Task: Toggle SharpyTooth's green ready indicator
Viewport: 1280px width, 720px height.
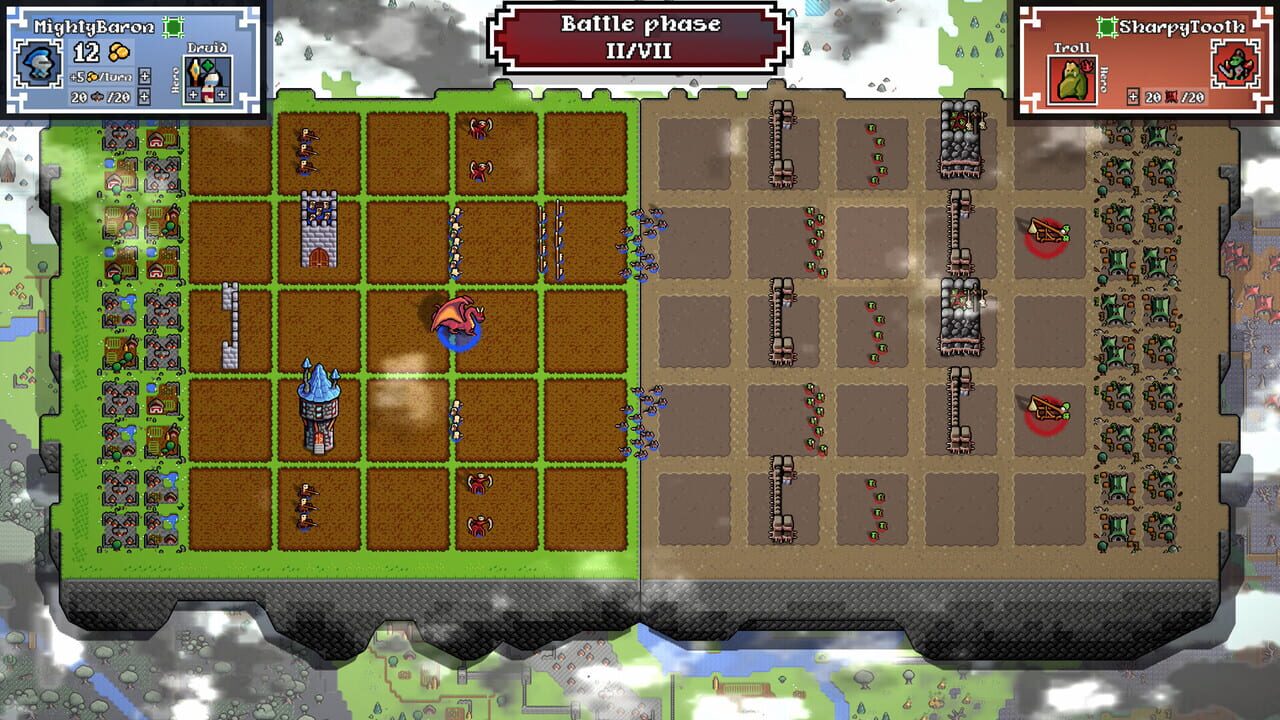Action: (1107, 26)
